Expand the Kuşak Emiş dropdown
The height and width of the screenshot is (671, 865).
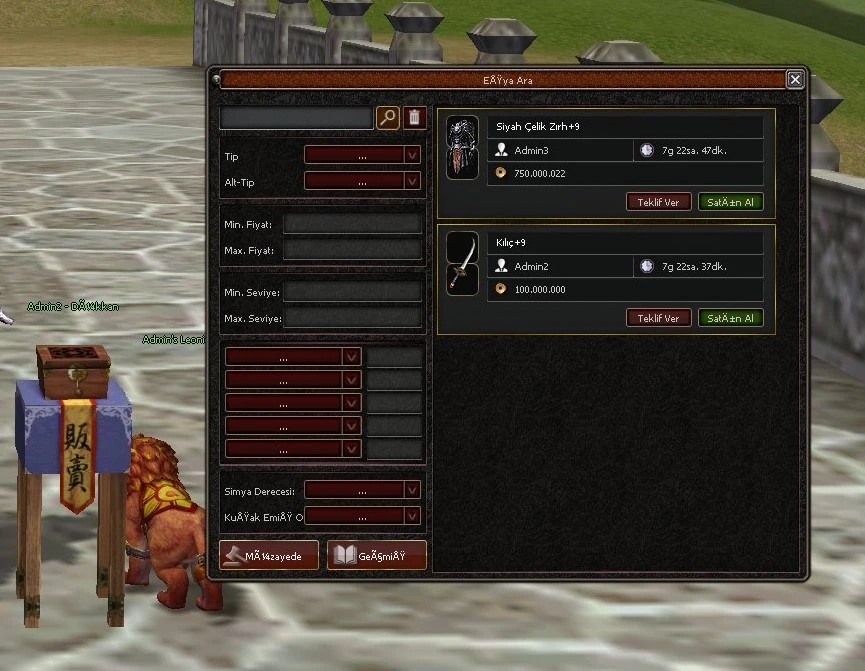362,516
